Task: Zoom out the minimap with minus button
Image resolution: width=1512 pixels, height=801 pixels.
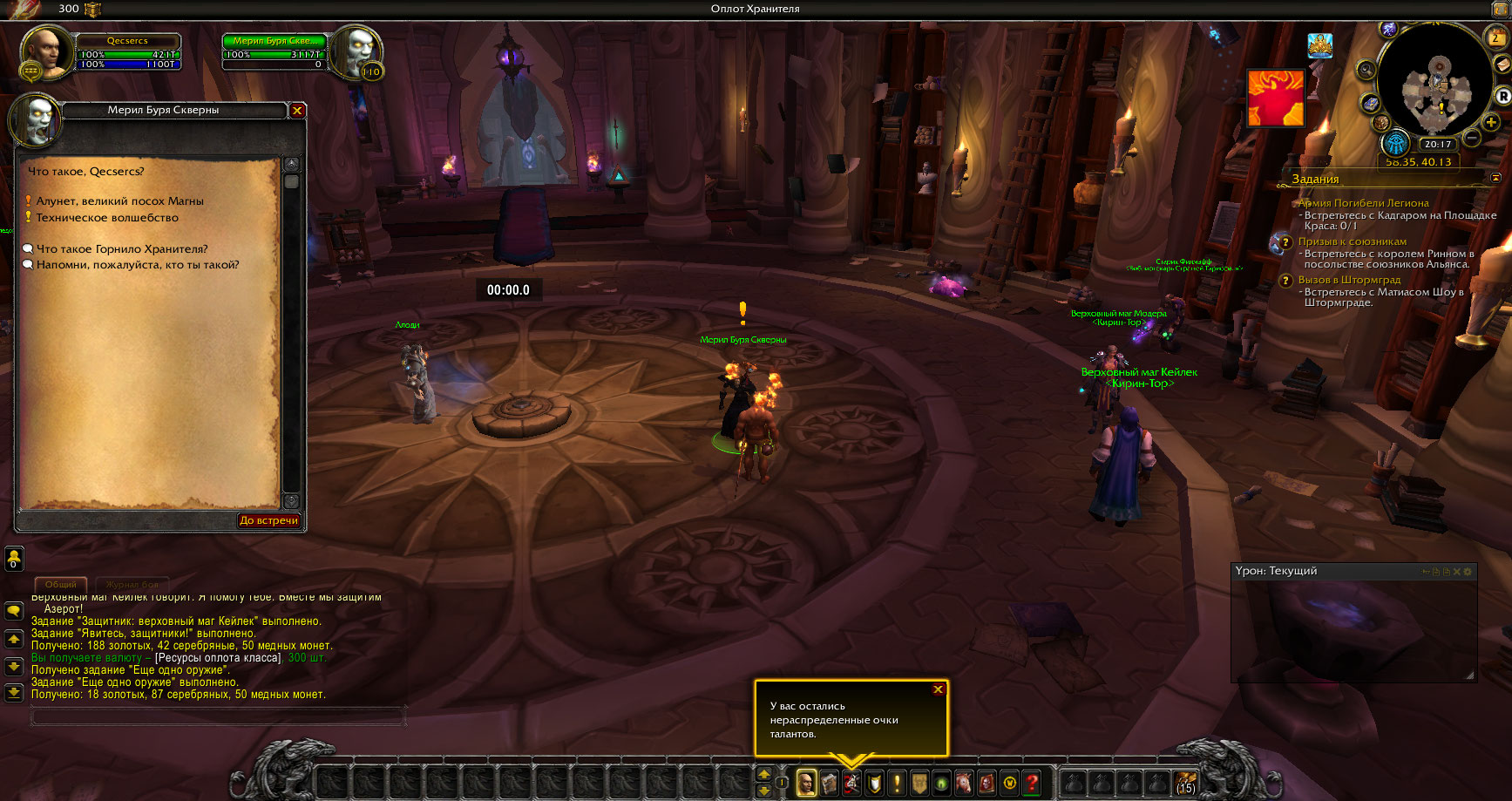Action: click(x=1472, y=138)
